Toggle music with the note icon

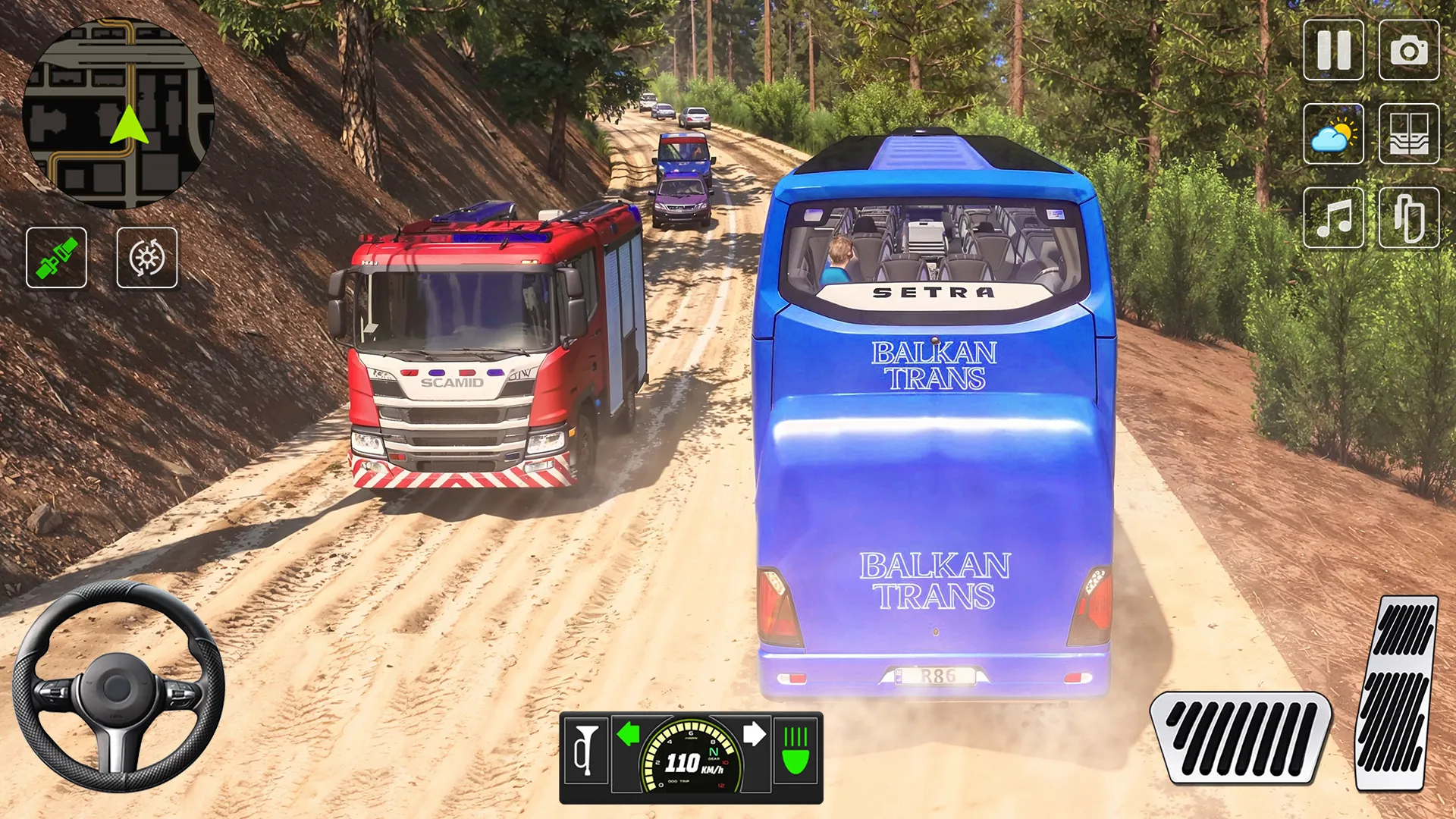click(1333, 218)
